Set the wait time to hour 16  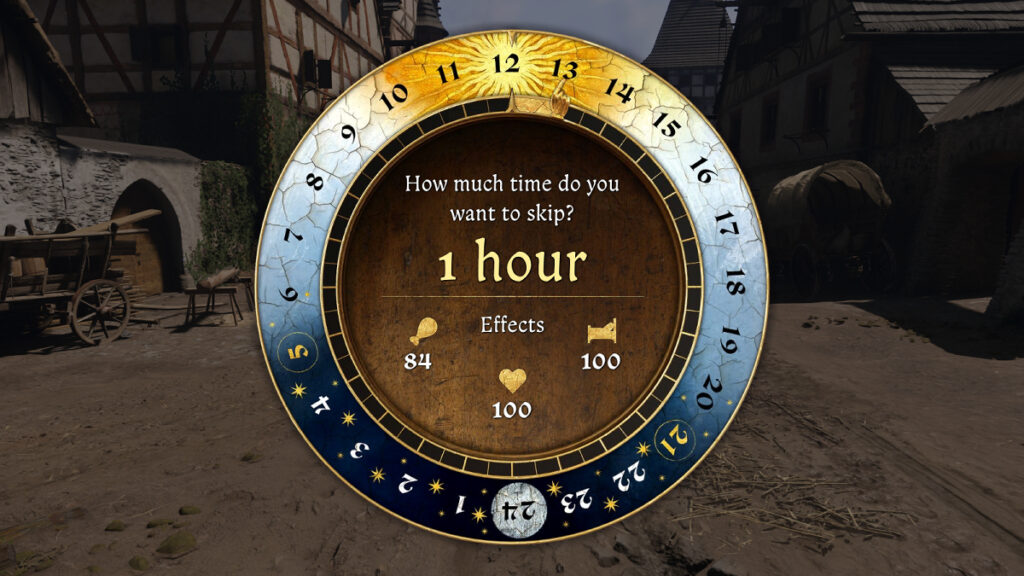tap(702, 170)
